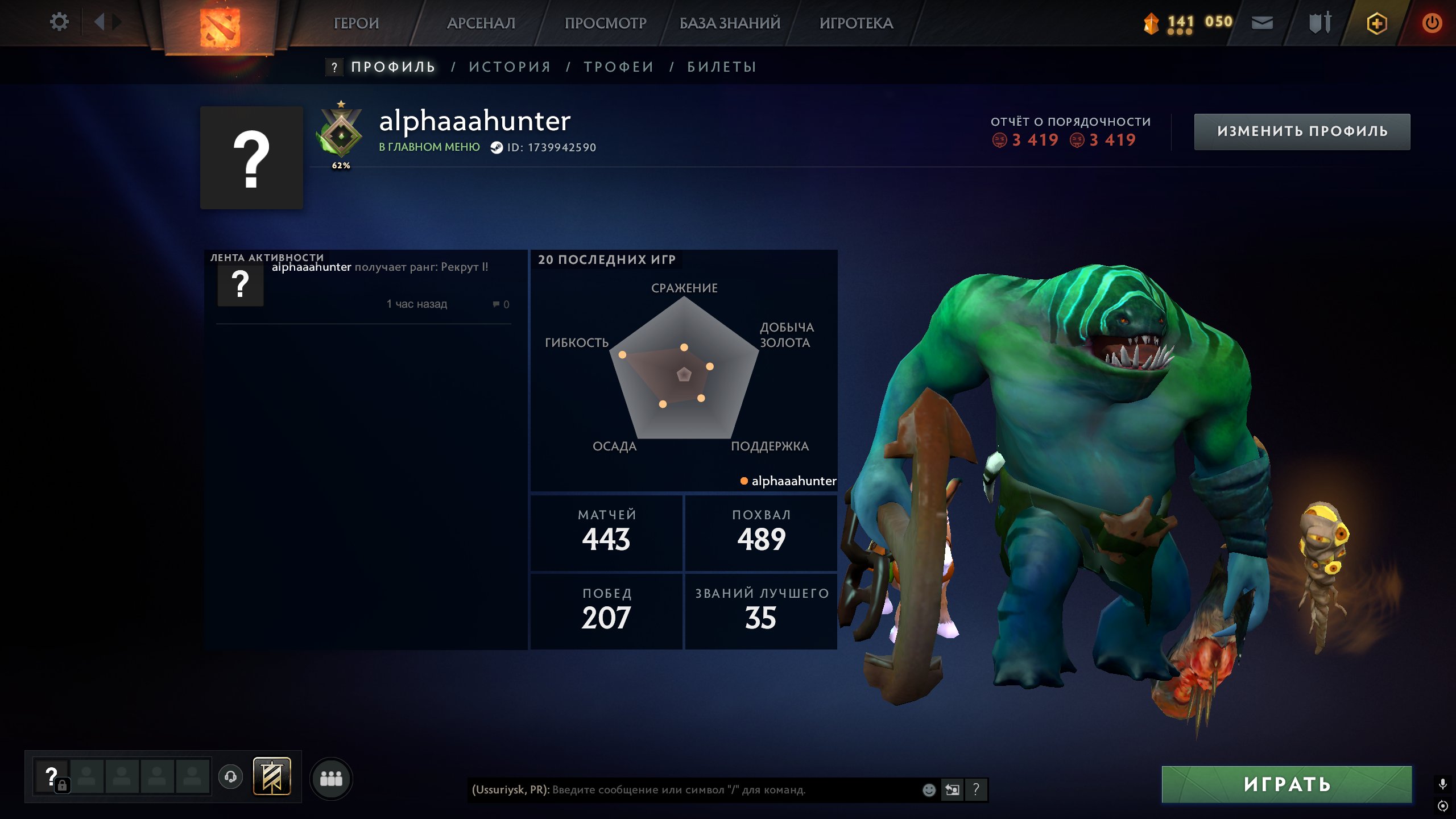The image size is (1456, 819).
Task: Open the Armory shield-and-sword icon
Action: click(x=1319, y=23)
